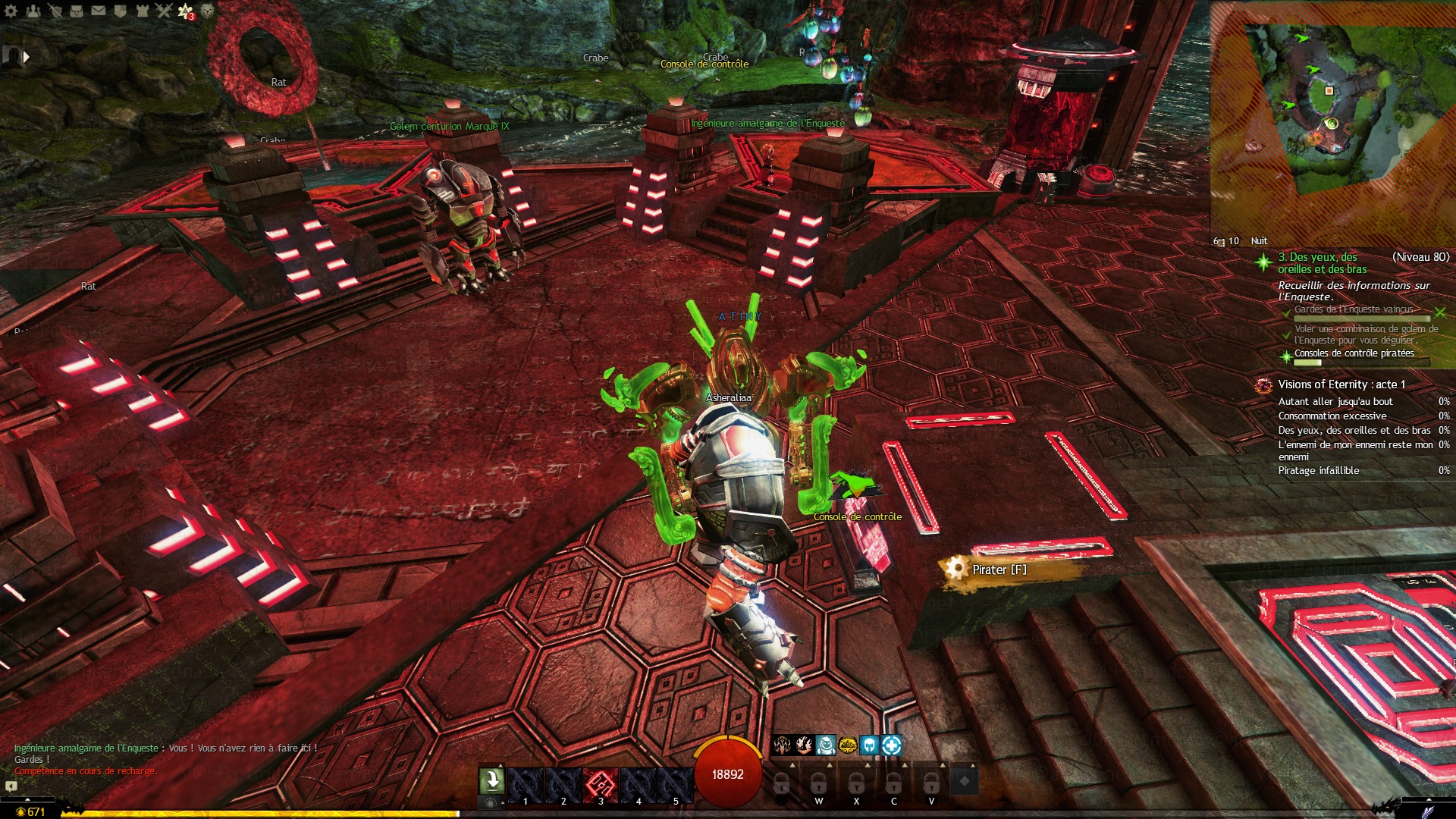The height and width of the screenshot is (819, 1456).
Task: Expand the party portrait arrow
Action: click(x=27, y=56)
